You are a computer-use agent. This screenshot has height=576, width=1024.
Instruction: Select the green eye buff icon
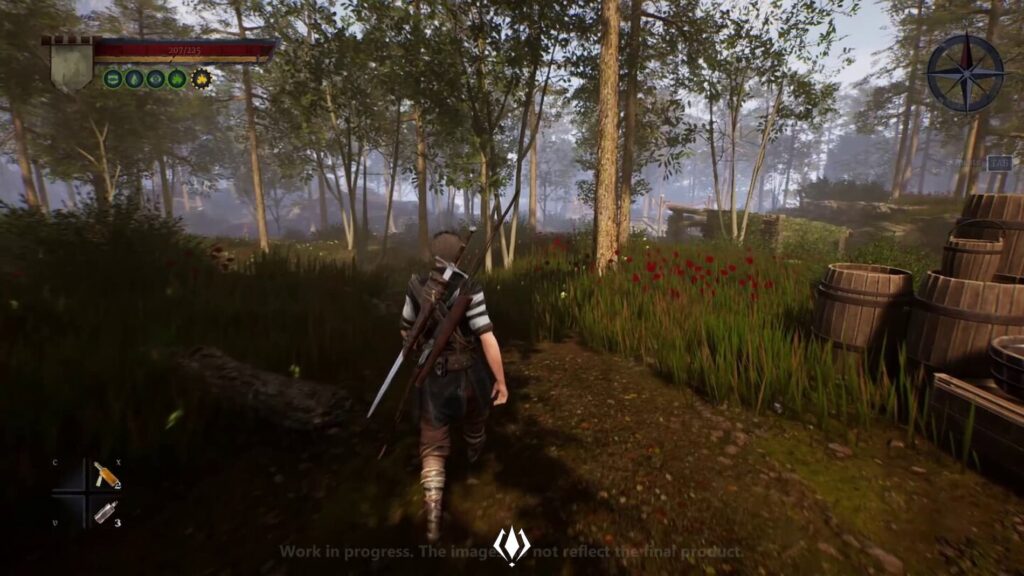[156, 78]
